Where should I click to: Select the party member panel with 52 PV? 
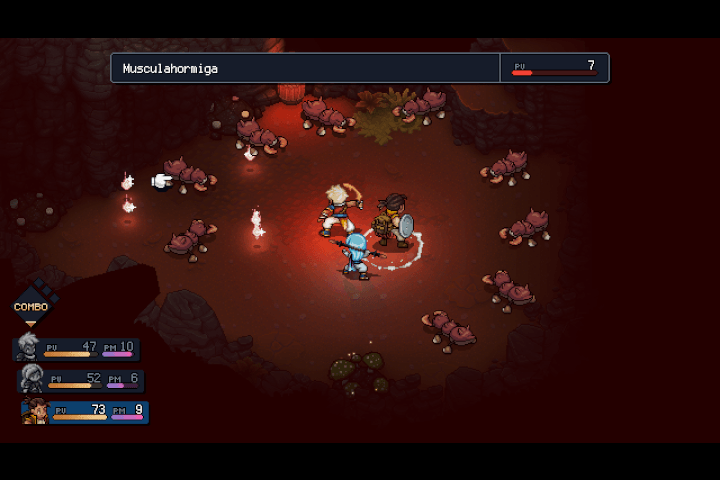click(x=82, y=380)
